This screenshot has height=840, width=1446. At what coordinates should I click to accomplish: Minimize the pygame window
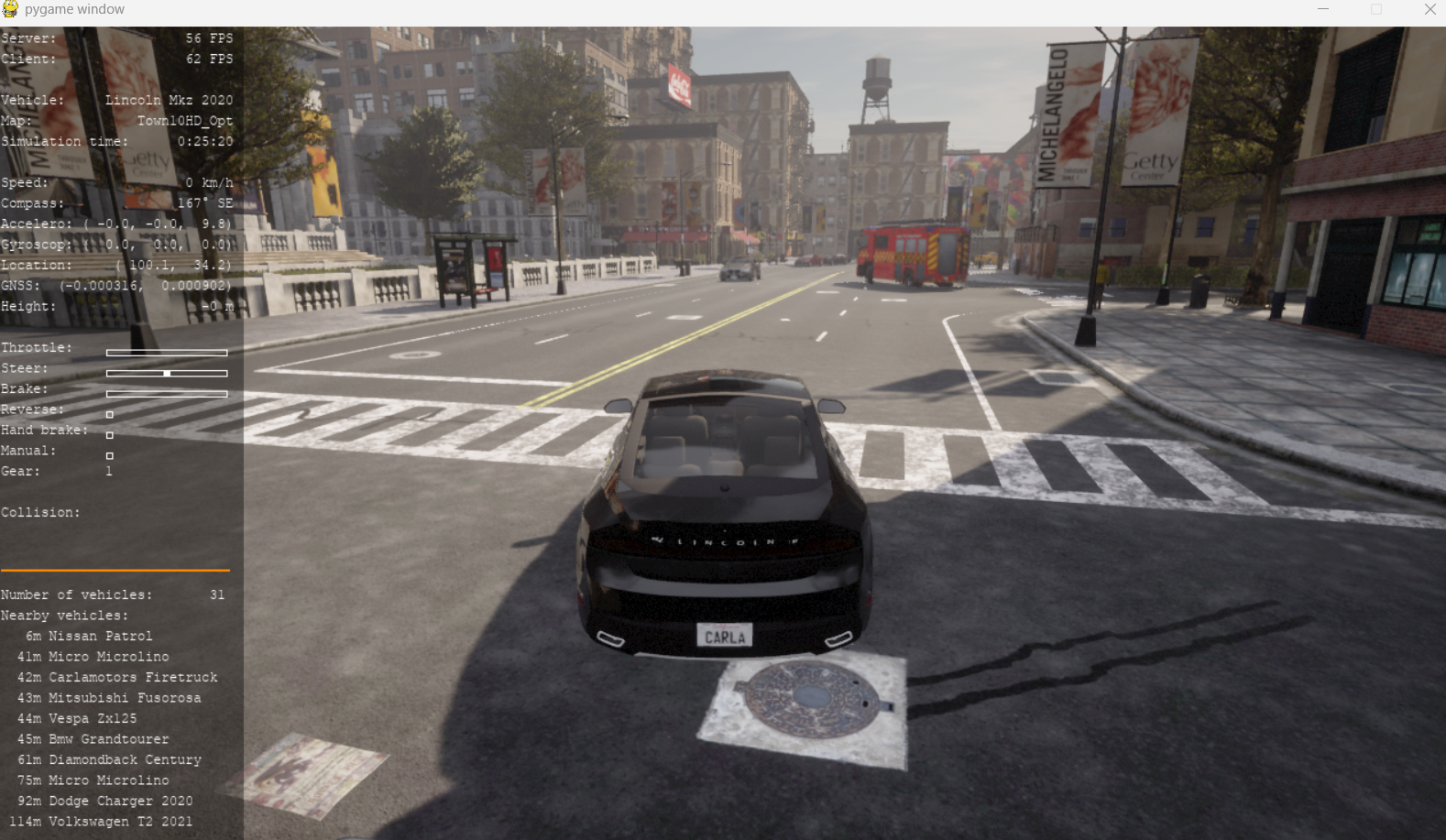click(x=1322, y=9)
